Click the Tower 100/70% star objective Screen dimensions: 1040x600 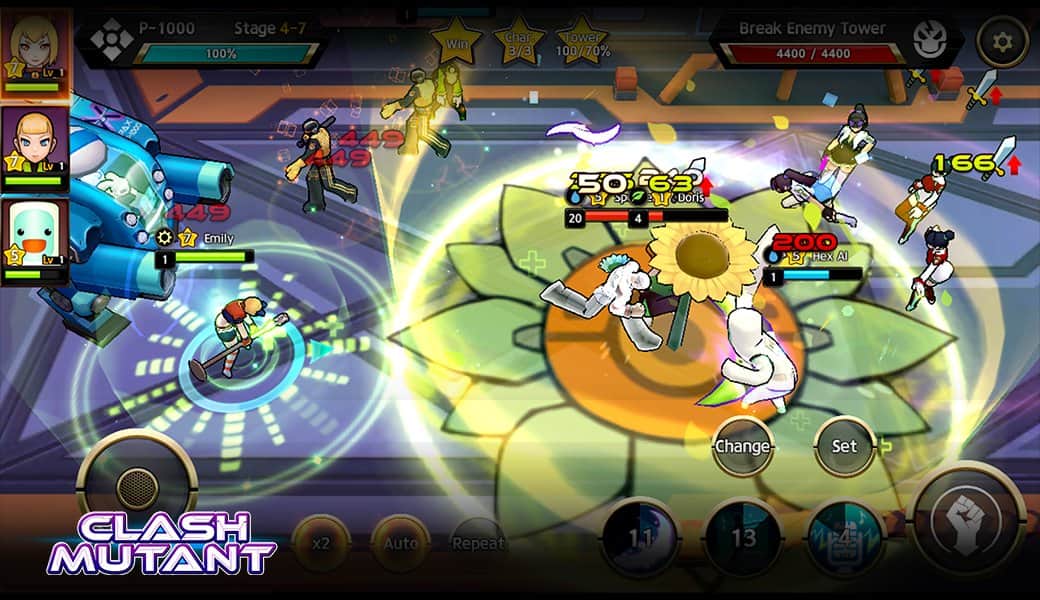[584, 40]
